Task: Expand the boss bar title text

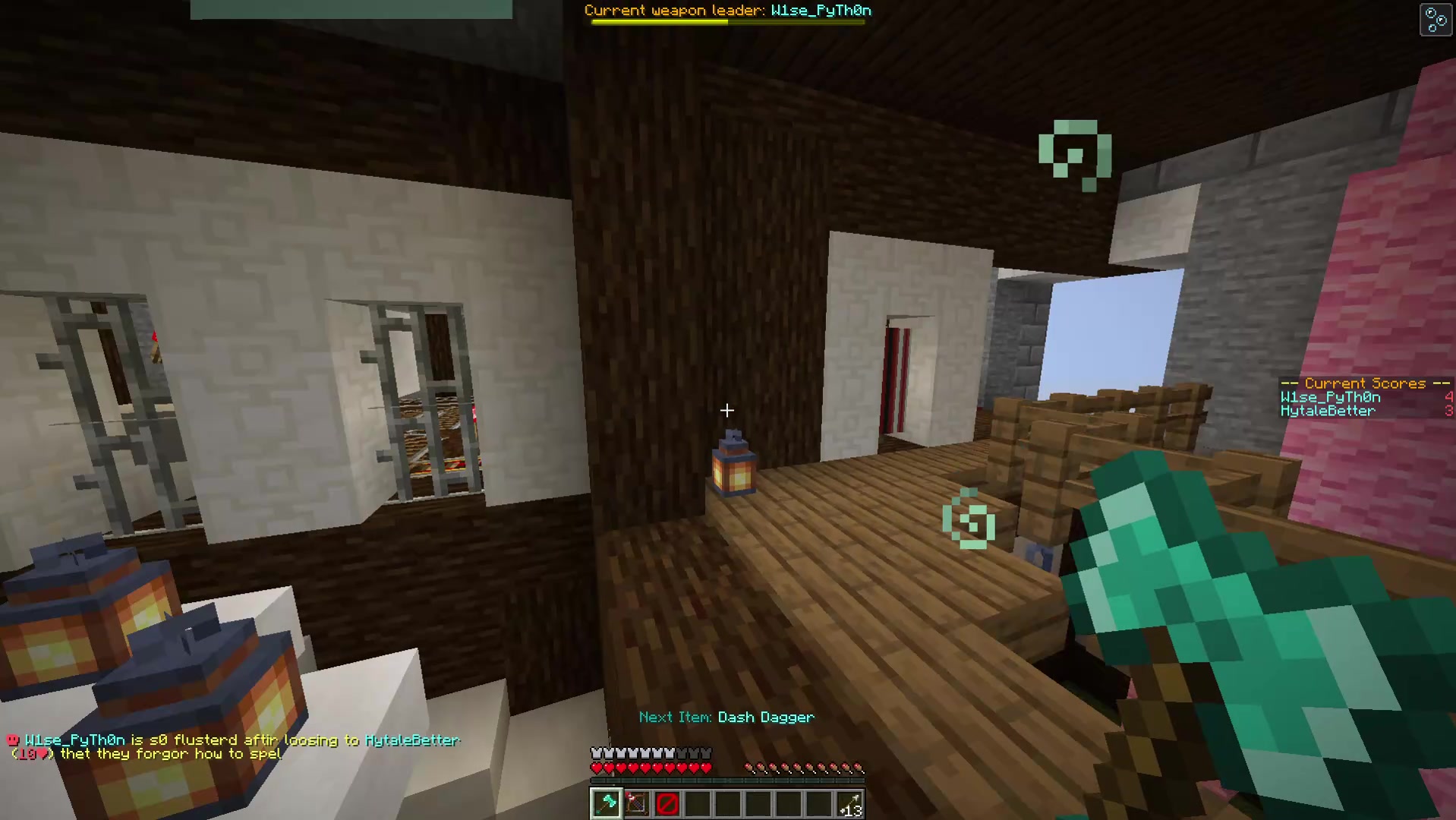Action: pos(726,10)
